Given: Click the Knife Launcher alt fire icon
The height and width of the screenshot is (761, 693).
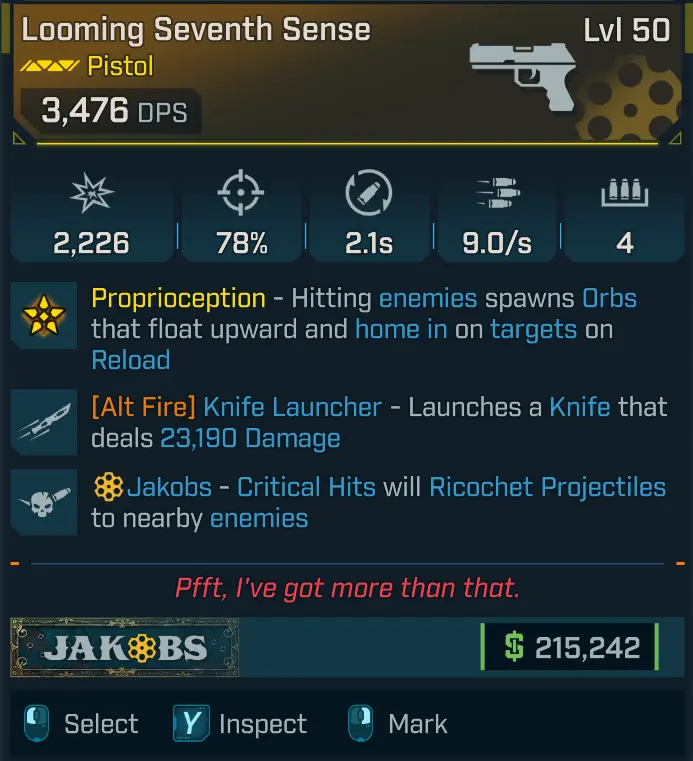Looking at the screenshot, I should click(44, 424).
